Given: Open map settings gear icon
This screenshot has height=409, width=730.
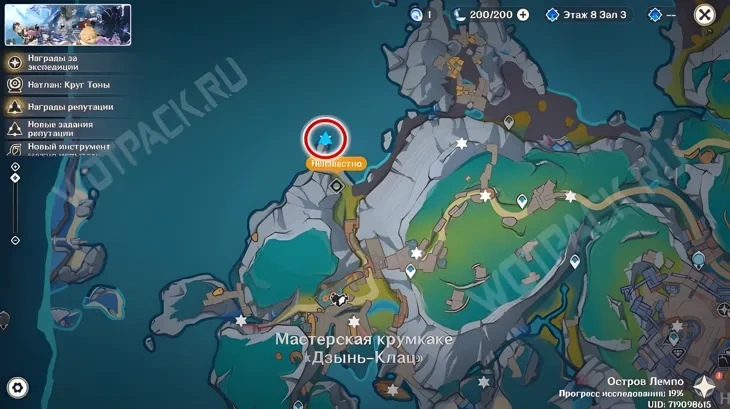Looking at the screenshot, I should pyautogui.click(x=17, y=387).
